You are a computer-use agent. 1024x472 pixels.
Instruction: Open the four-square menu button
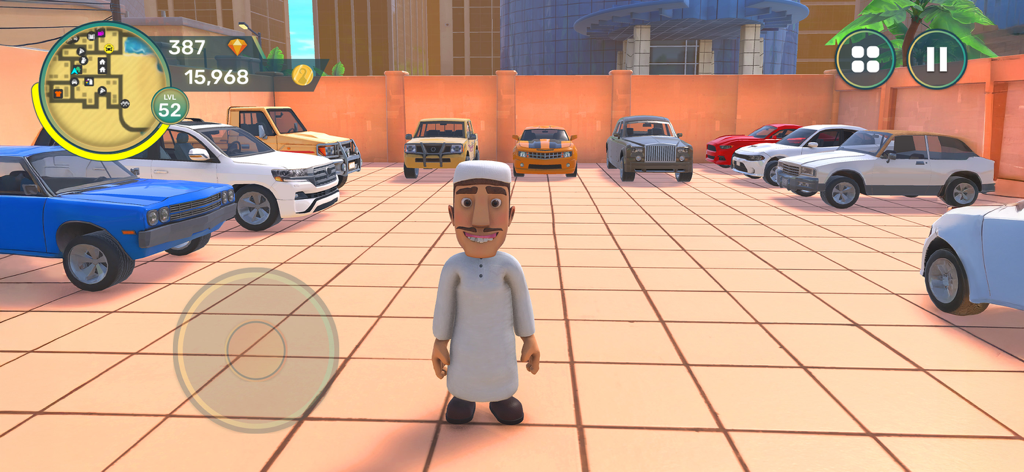pos(865,59)
